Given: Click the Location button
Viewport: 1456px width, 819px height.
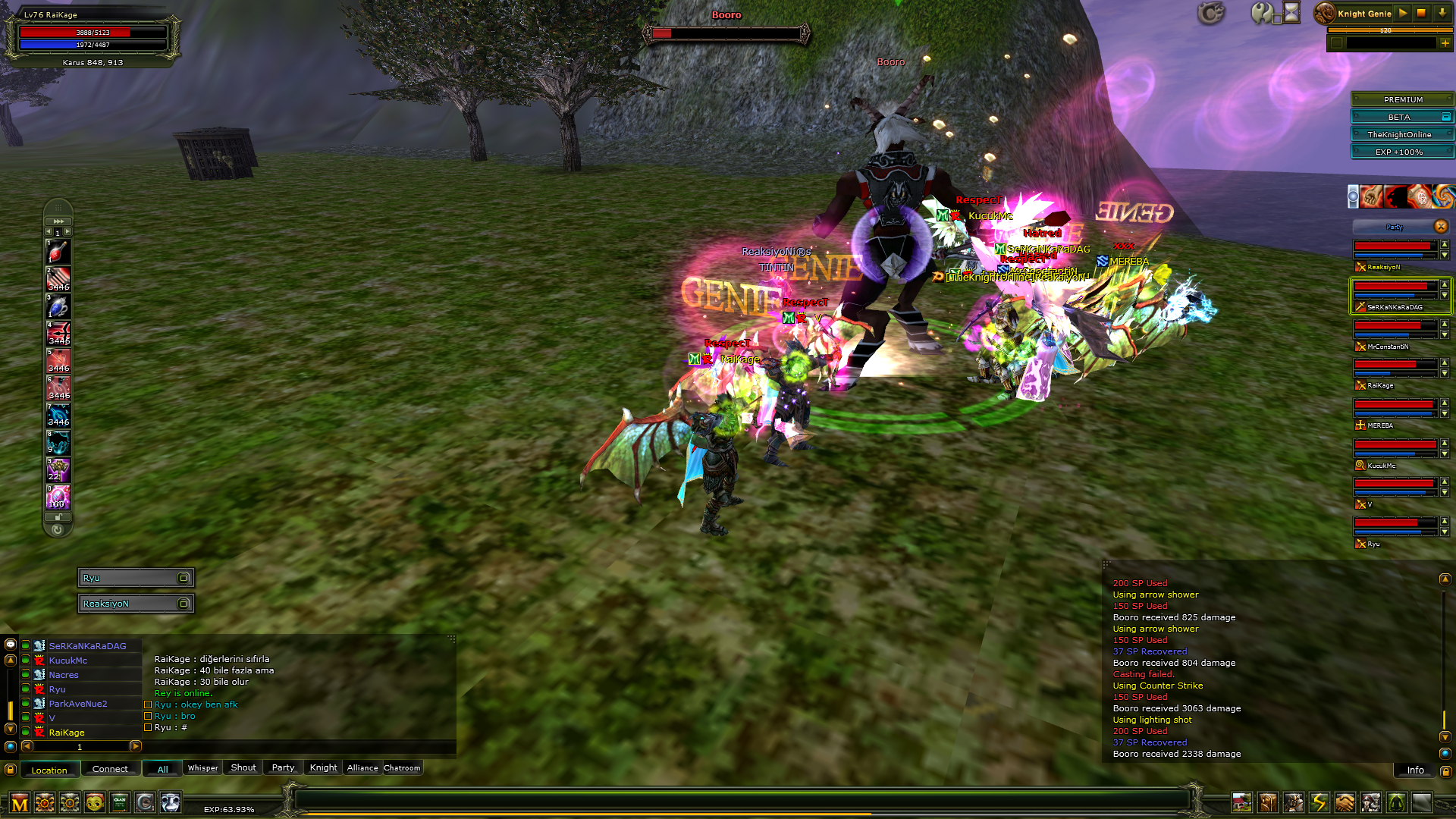Looking at the screenshot, I should coord(49,770).
